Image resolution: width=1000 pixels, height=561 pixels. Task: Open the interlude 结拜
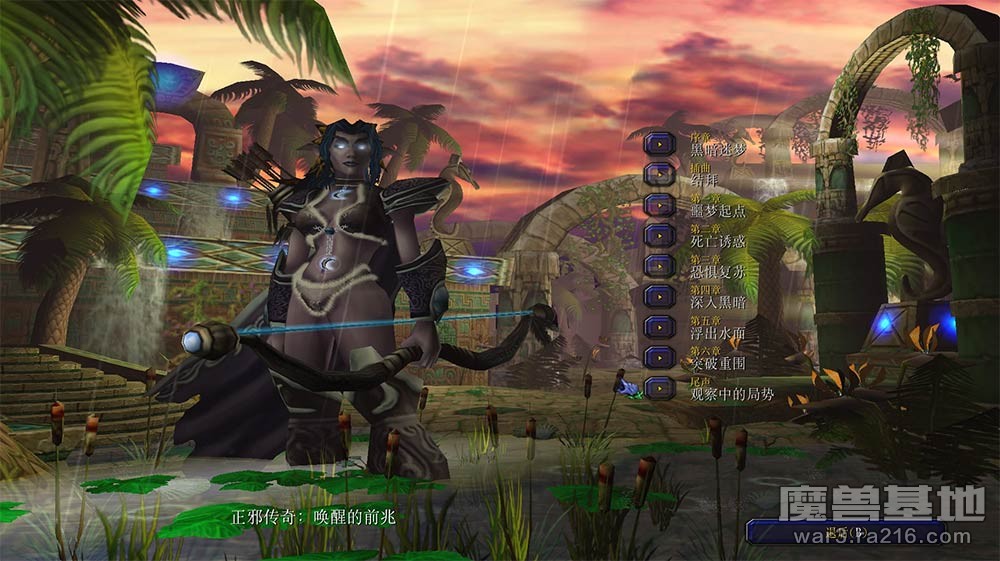pyautogui.click(x=660, y=174)
